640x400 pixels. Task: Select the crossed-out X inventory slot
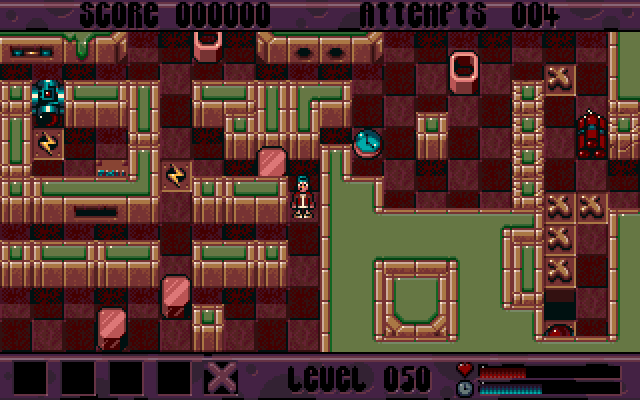pyautogui.click(x=223, y=377)
